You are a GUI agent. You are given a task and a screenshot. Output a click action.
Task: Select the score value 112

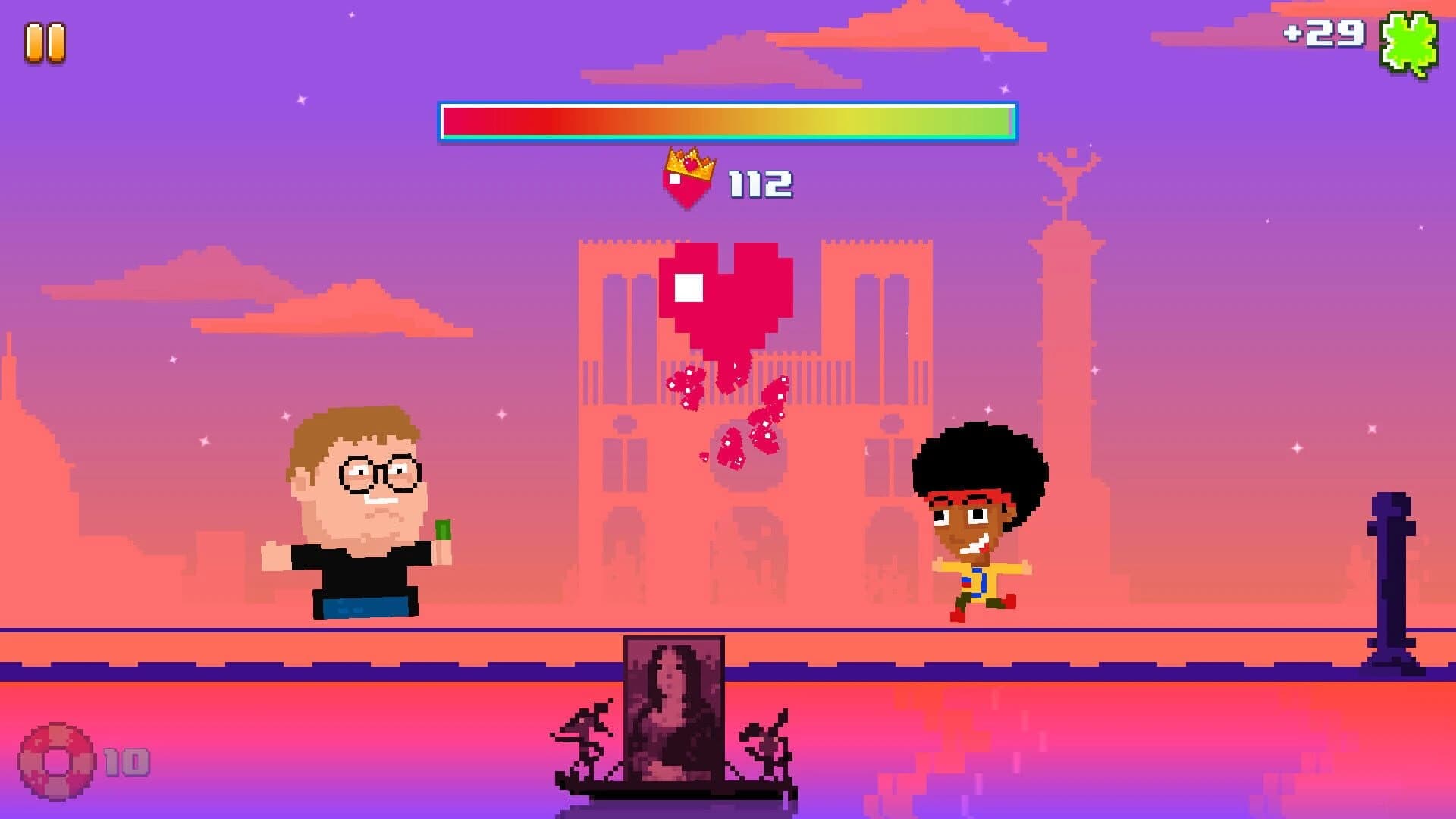pos(758,182)
